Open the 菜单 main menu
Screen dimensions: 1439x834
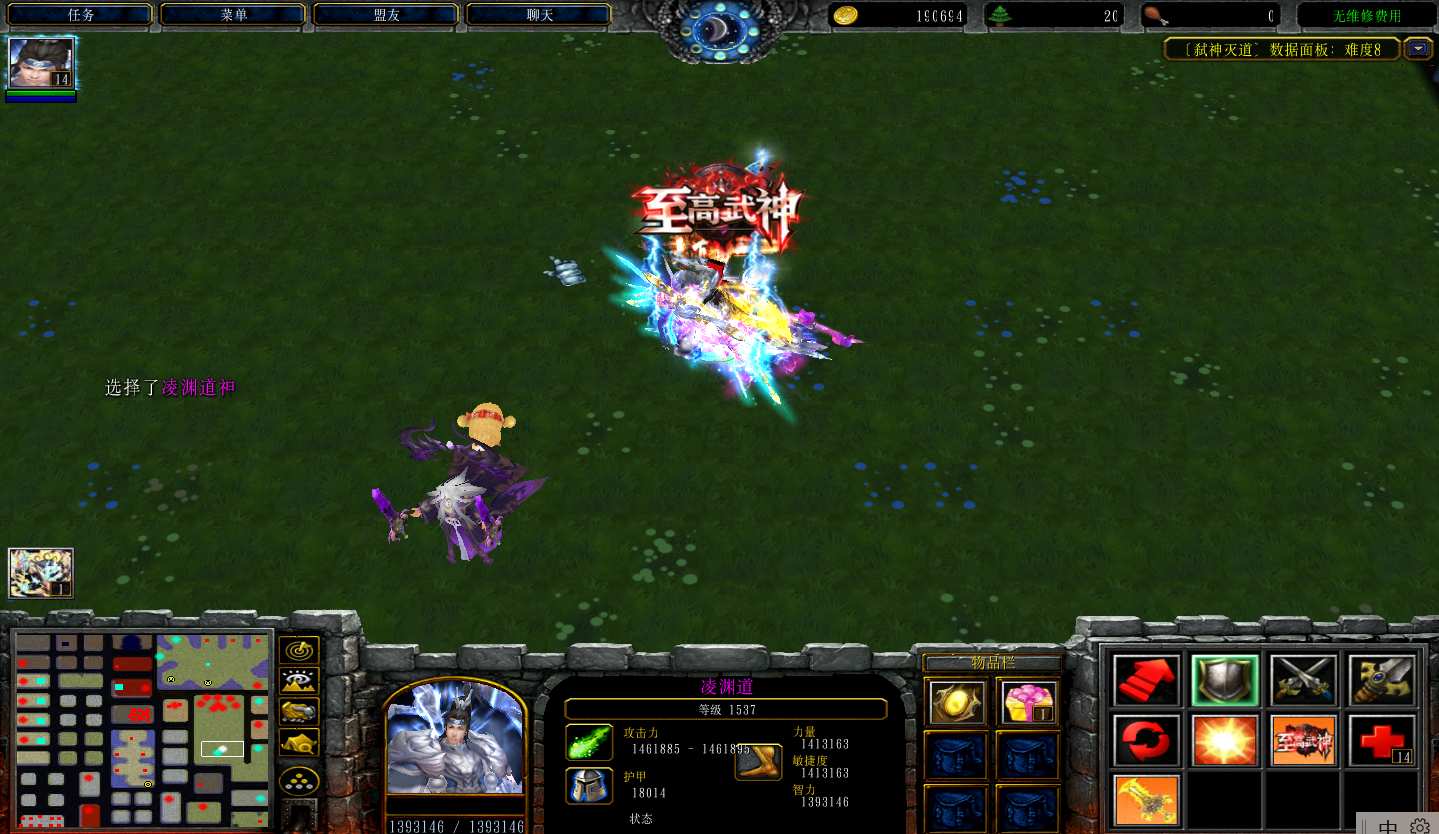tap(234, 15)
